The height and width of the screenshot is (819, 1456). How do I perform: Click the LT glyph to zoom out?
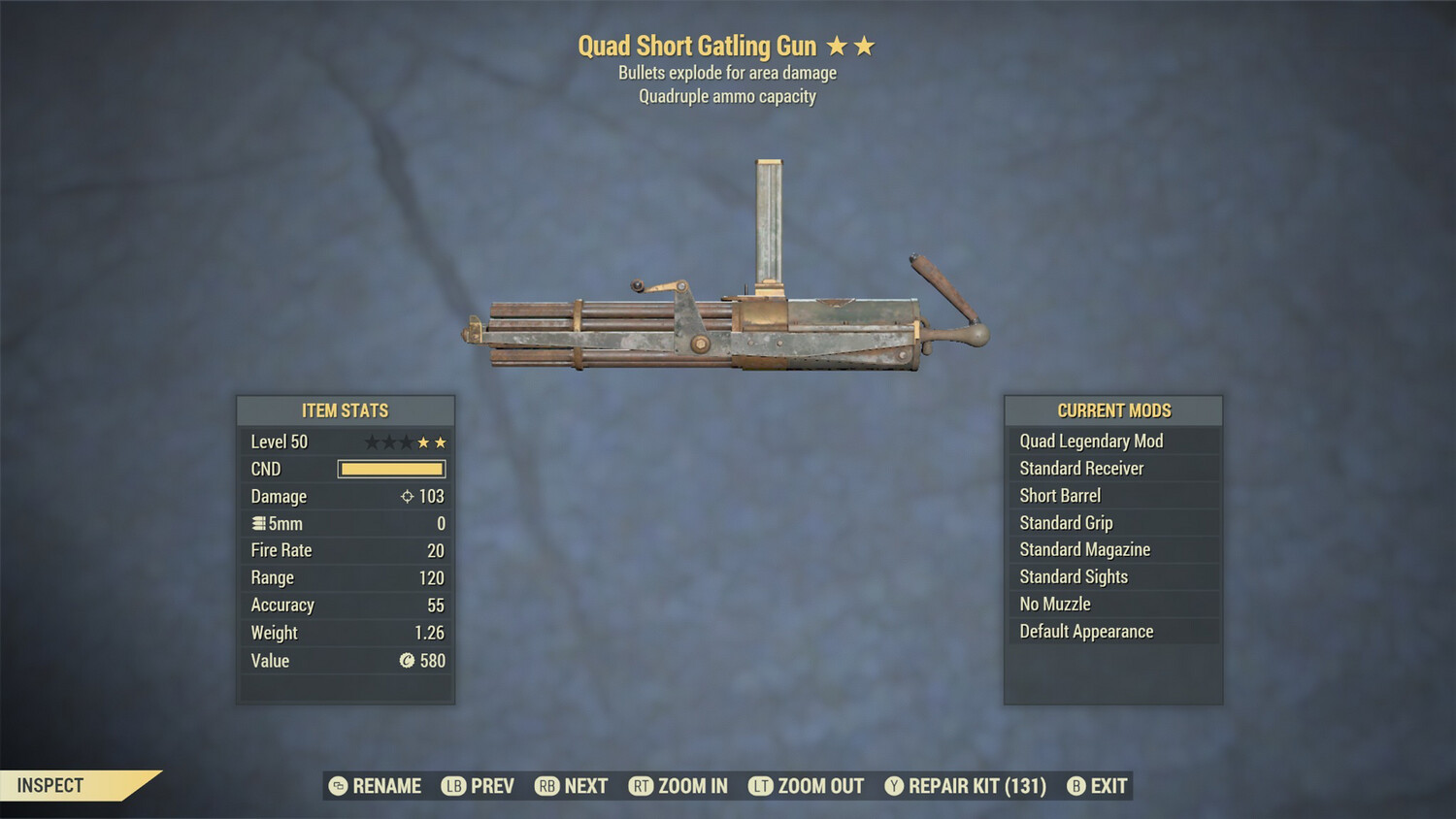click(763, 786)
